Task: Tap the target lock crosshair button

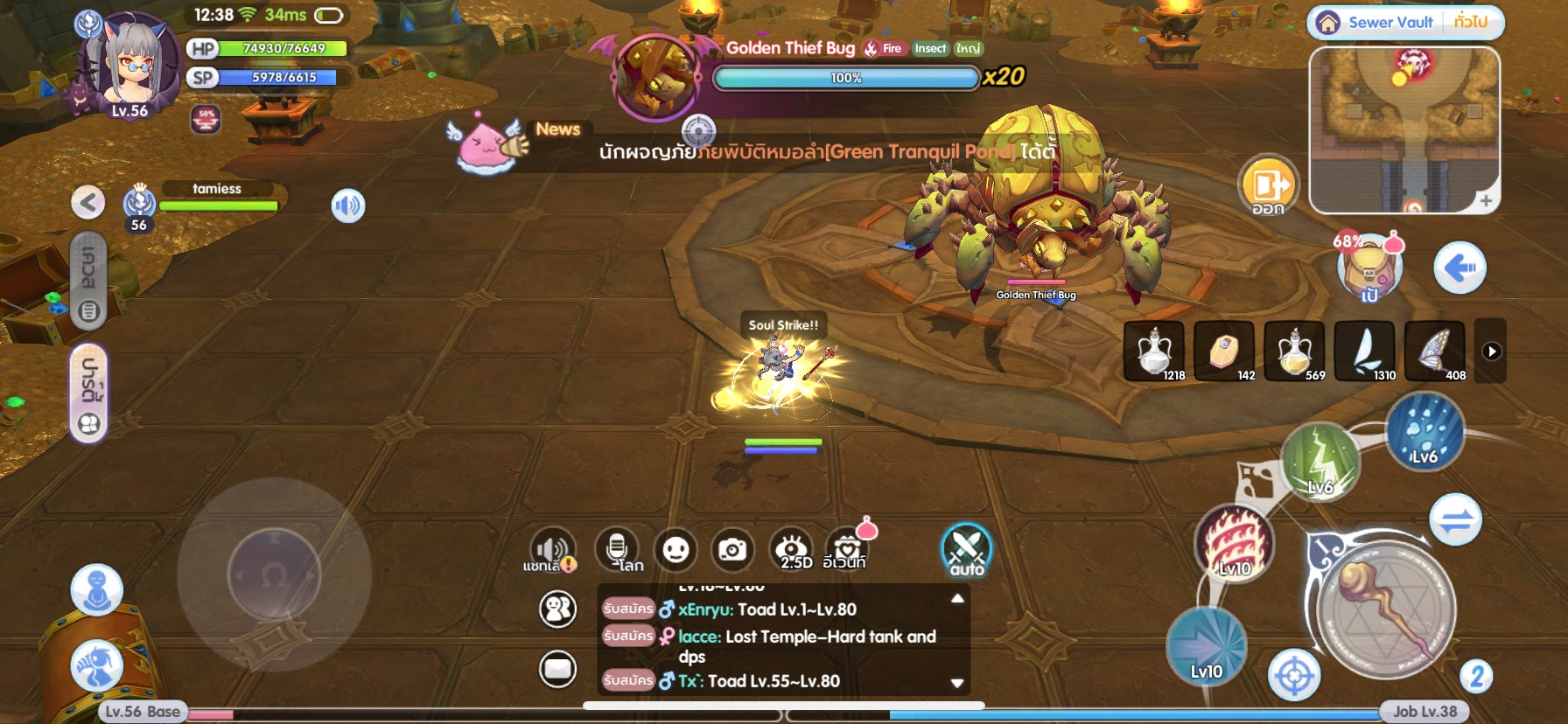Action: tap(1294, 676)
